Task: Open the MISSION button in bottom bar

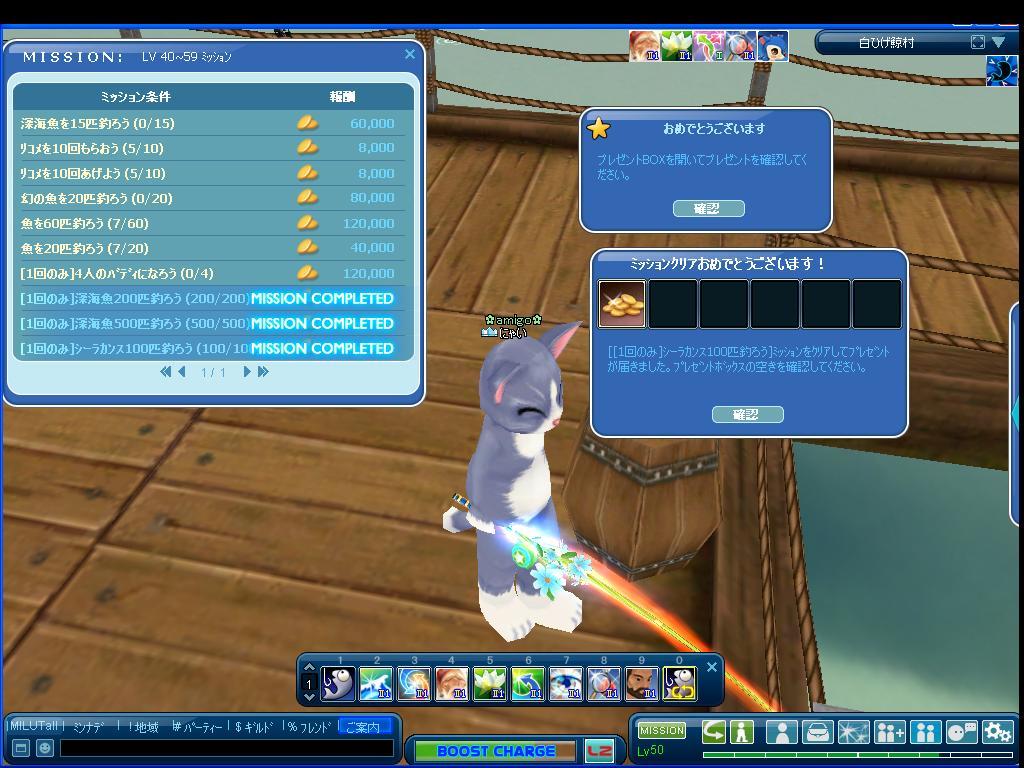Action: pos(662,730)
